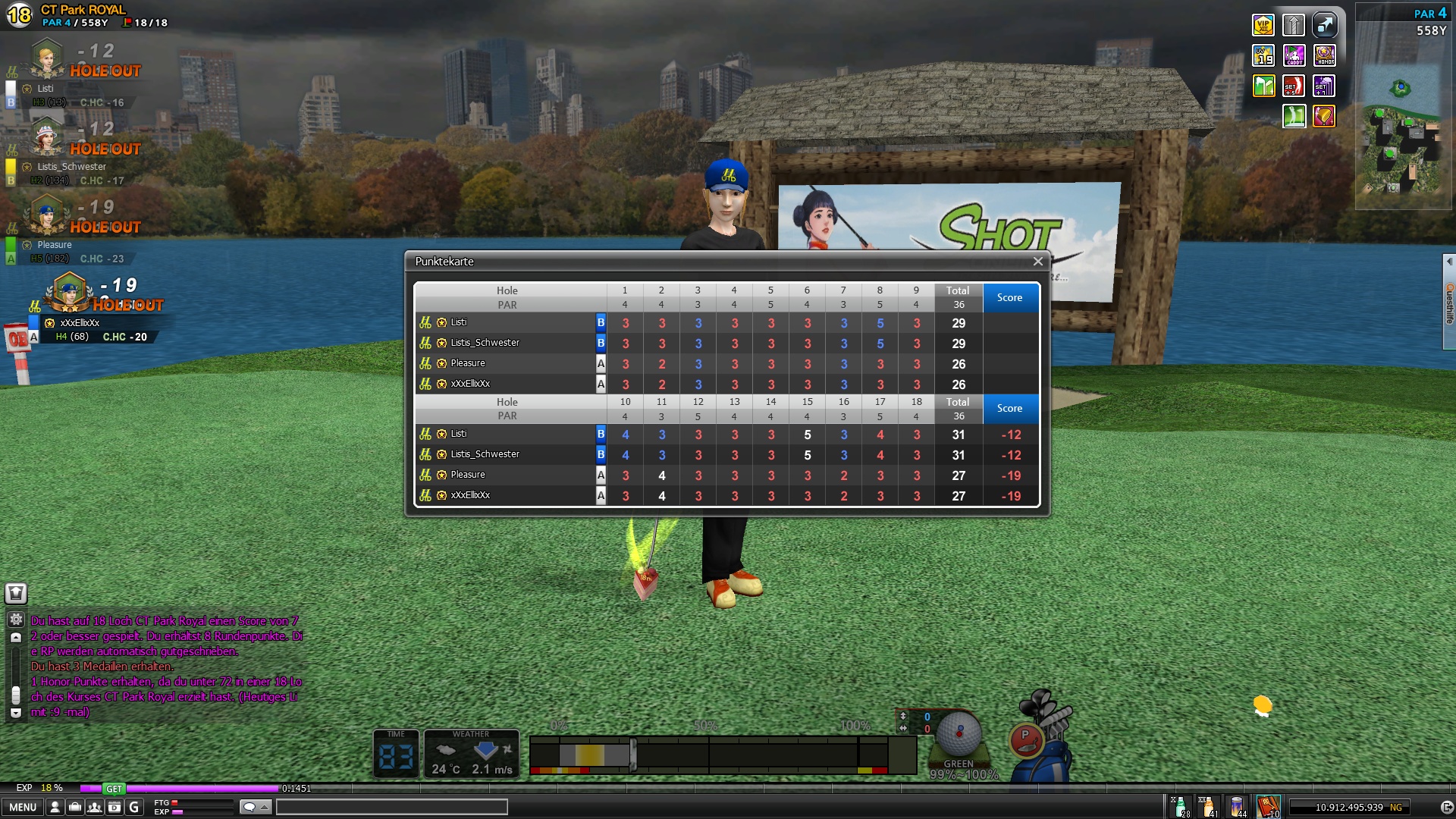Screen dimensions: 1456x819
Task: Select the CADDY buff icon
Action: pyautogui.click(x=1294, y=55)
